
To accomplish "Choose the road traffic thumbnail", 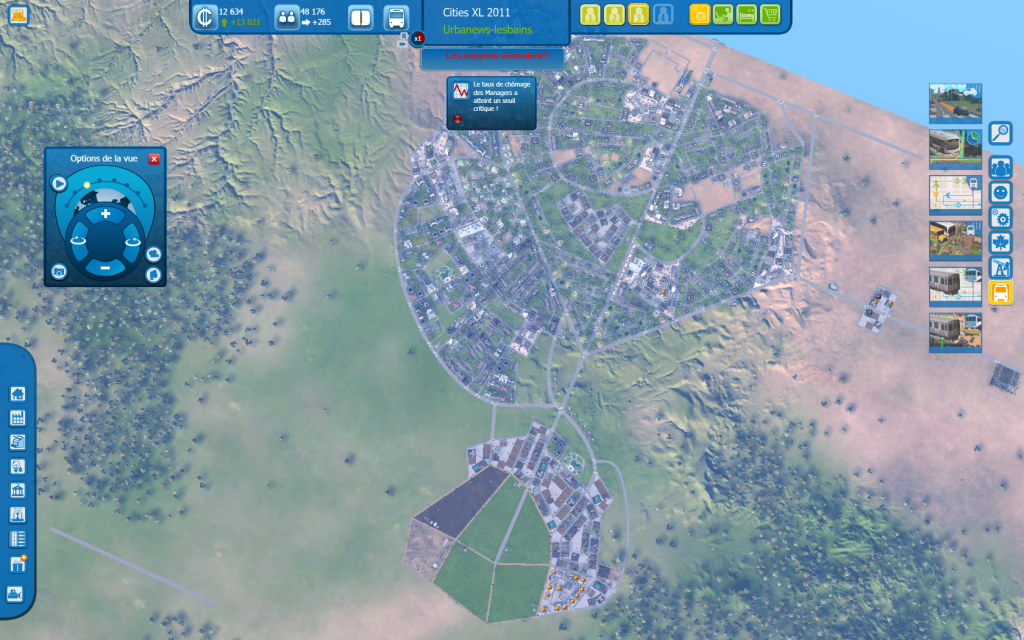I will tap(955, 102).
